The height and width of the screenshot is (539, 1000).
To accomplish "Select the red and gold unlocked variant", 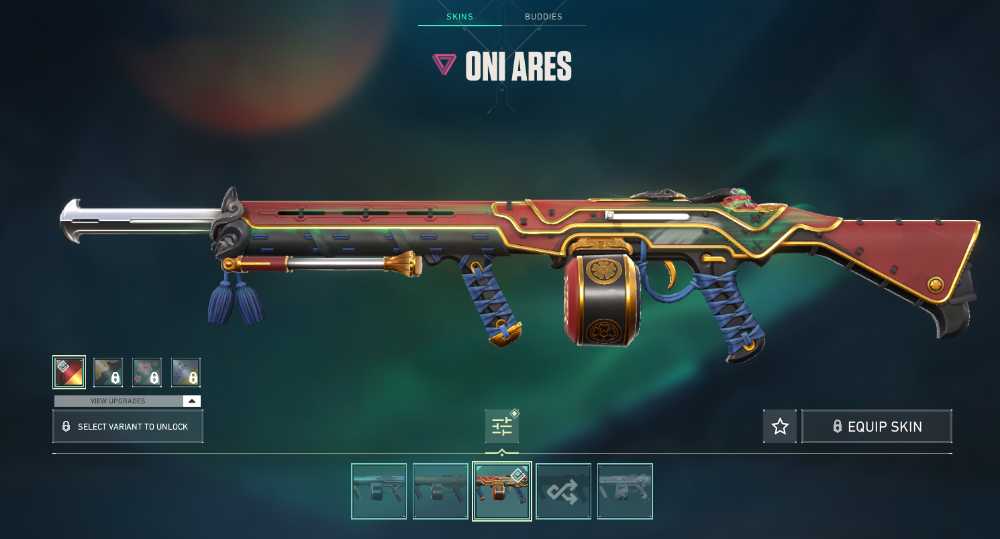I will [x=69, y=373].
